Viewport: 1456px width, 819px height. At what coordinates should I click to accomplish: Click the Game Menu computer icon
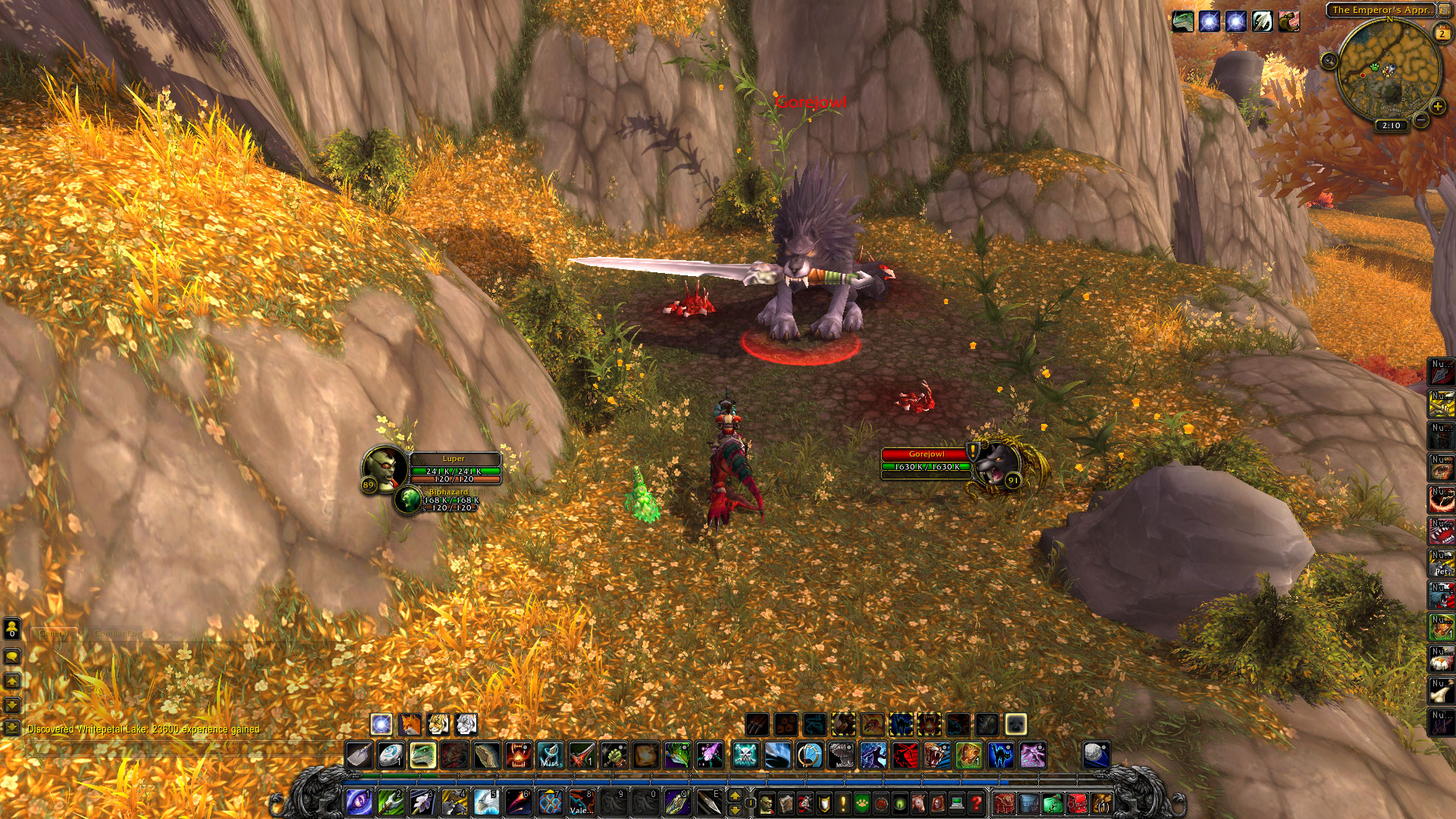click(x=955, y=802)
